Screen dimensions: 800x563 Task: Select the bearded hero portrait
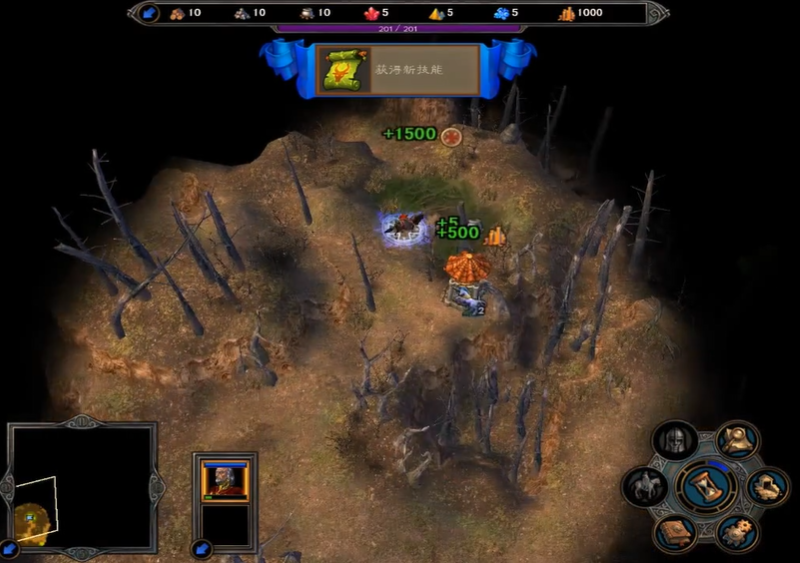(224, 479)
